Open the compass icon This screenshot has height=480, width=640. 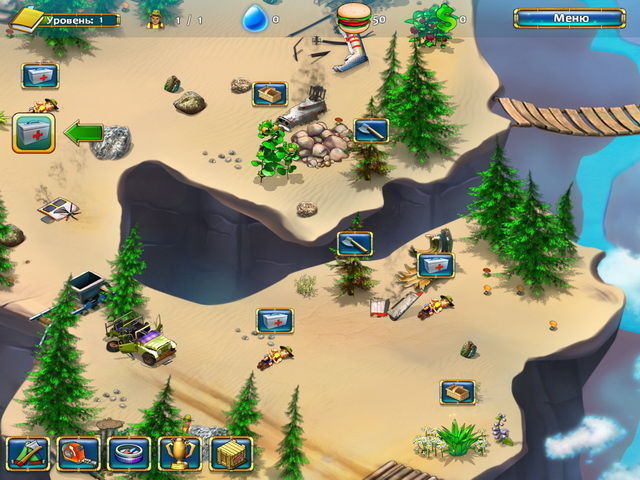(129, 453)
